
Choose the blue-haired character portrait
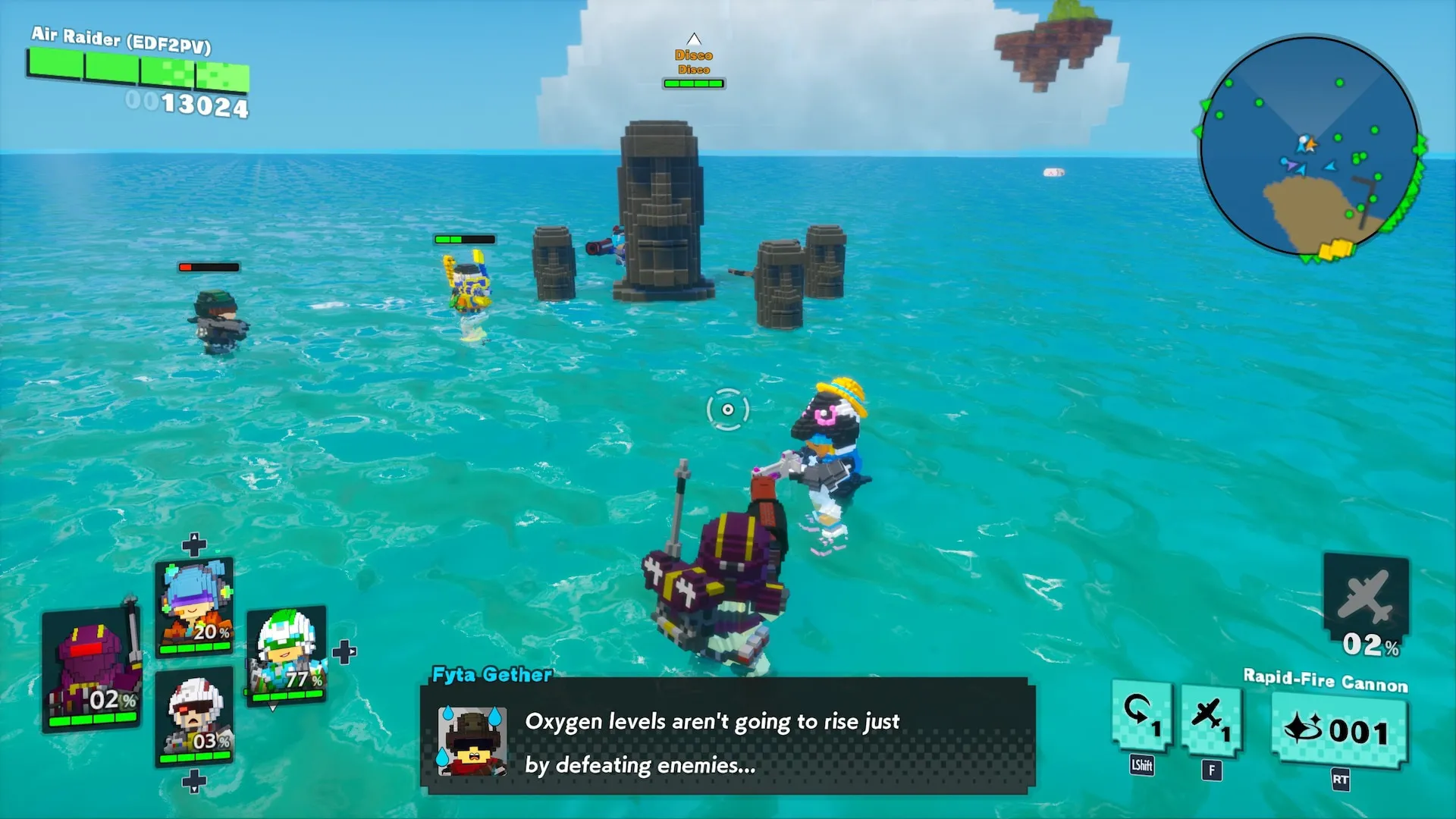[x=195, y=607]
